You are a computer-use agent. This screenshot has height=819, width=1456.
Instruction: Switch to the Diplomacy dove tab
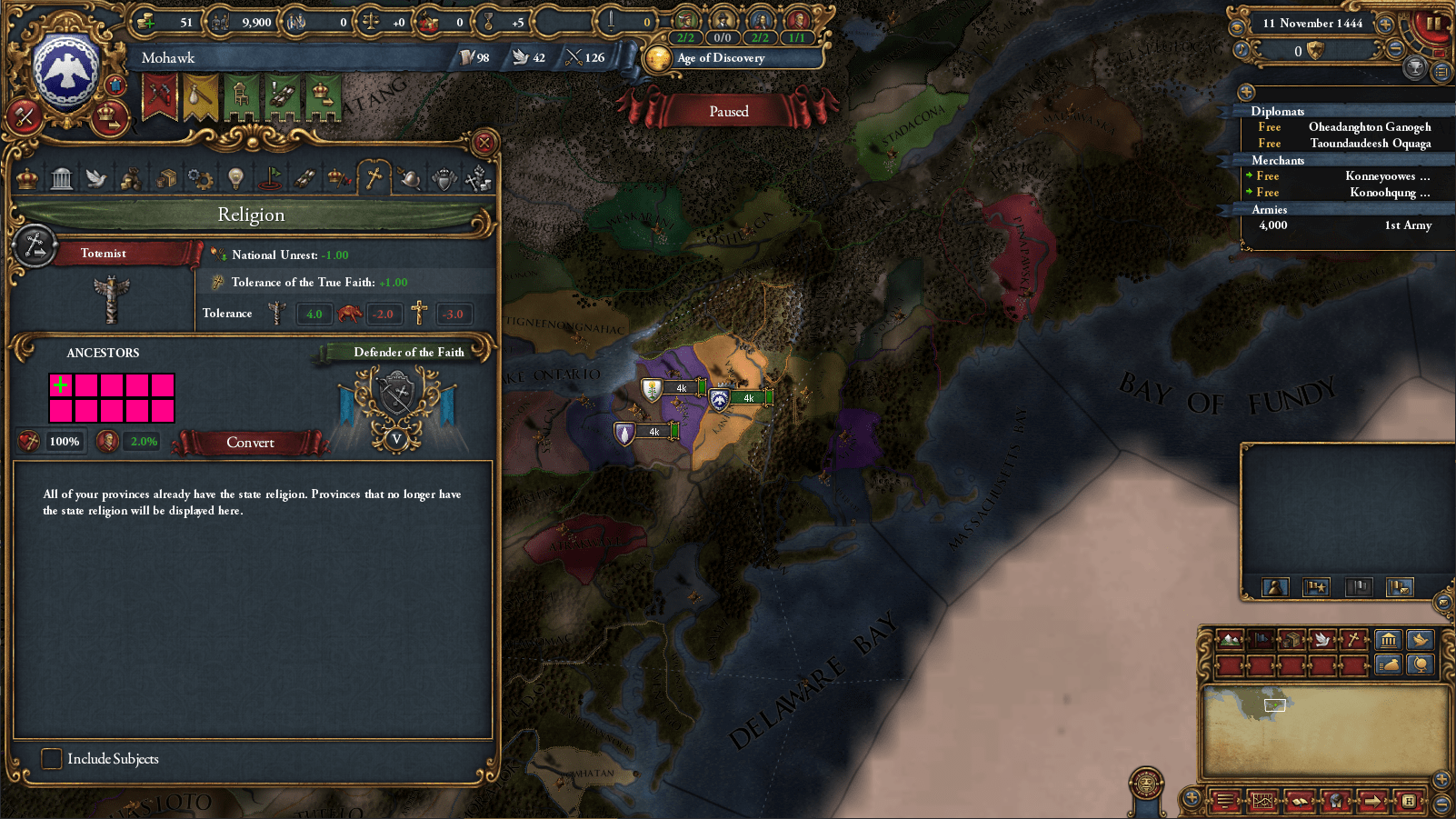(96, 178)
